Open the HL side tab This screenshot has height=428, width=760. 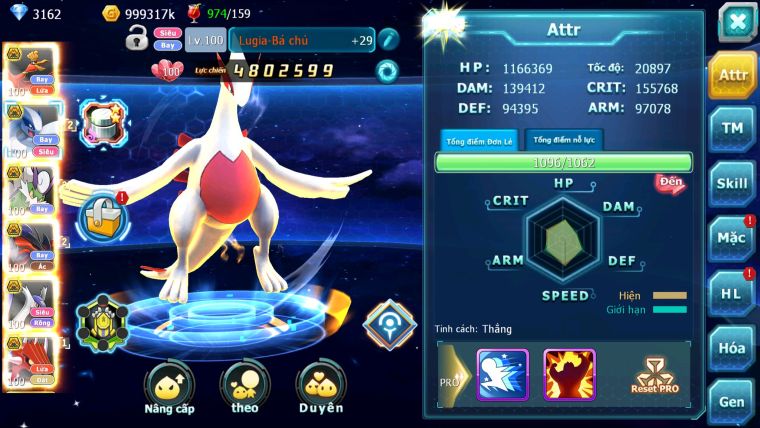click(x=733, y=293)
